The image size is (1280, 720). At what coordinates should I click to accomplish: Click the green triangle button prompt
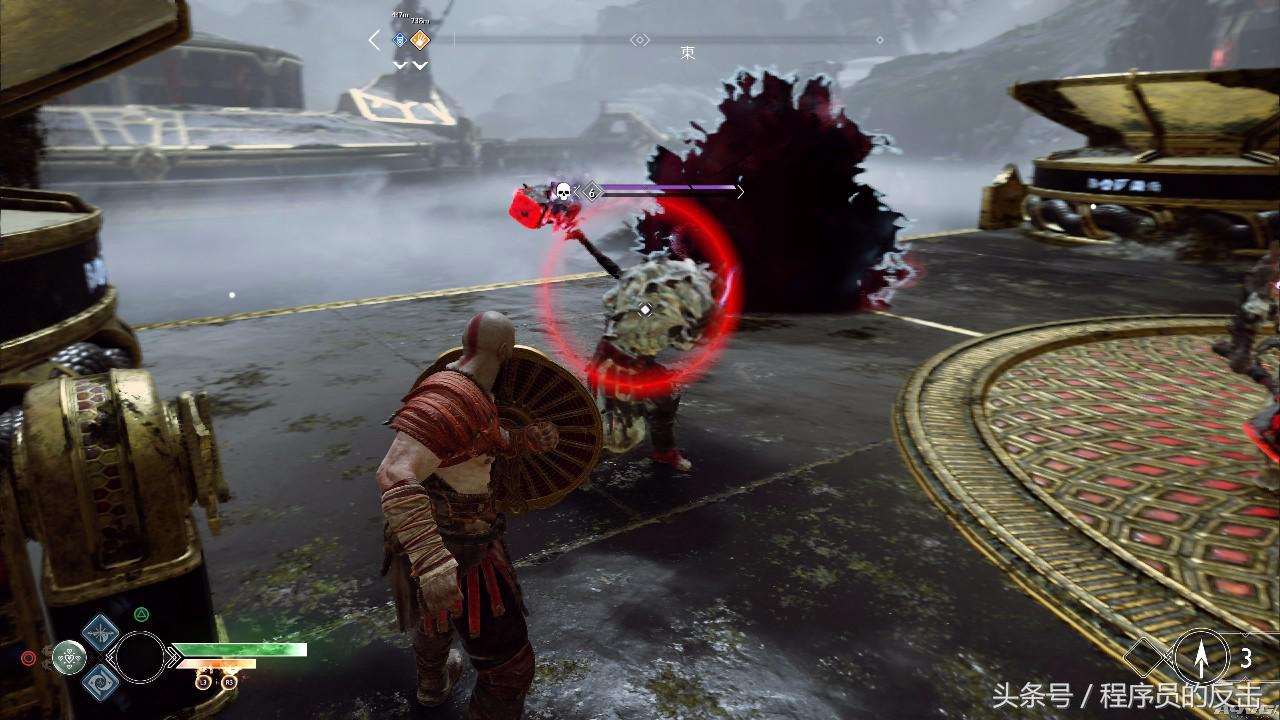pyautogui.click(x=140, y=614)
